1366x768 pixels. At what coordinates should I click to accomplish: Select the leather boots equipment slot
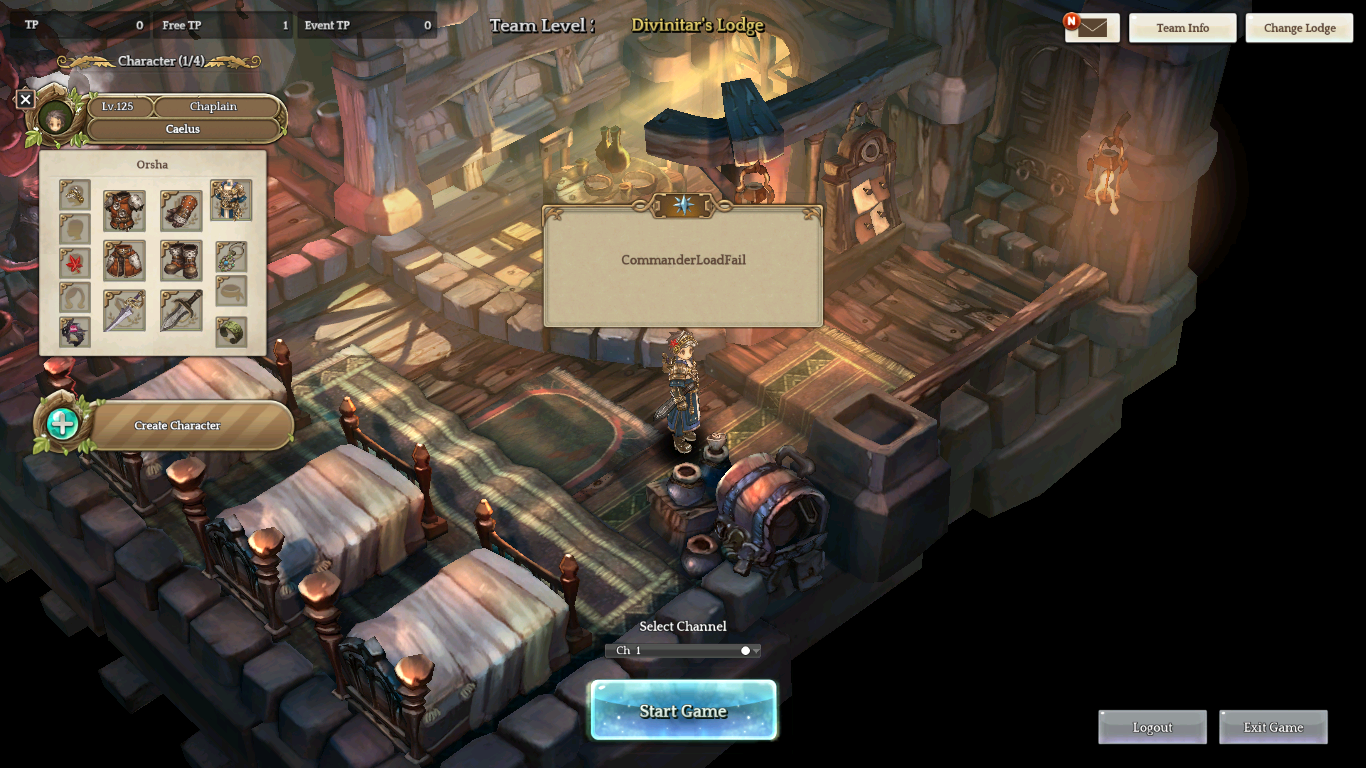click(x=181, y=260)
